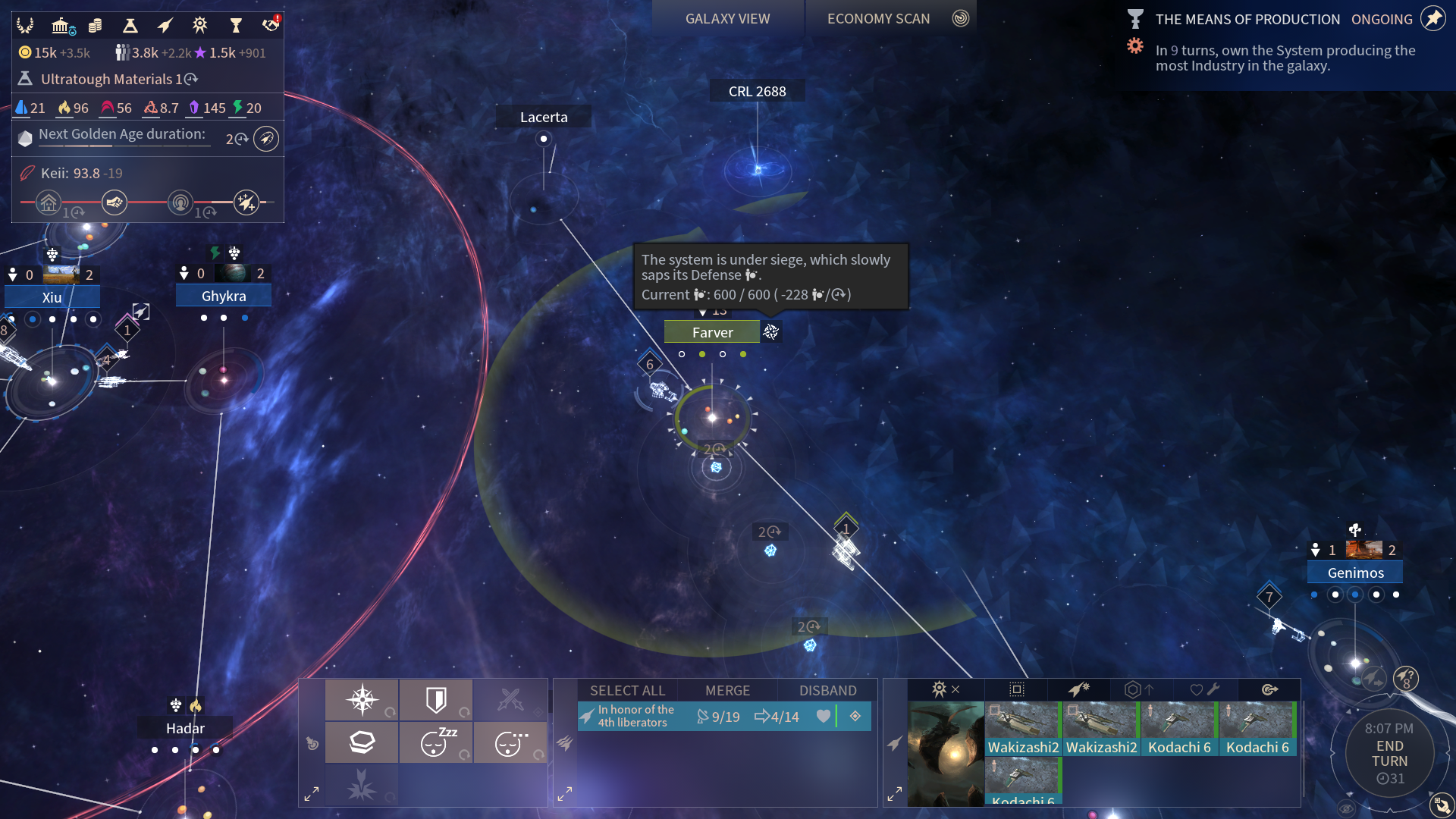Image resolution: width=1456 pixels, height=819 pixels.
Task: Disband the selected fleet
Action: (x=827, y=690)
